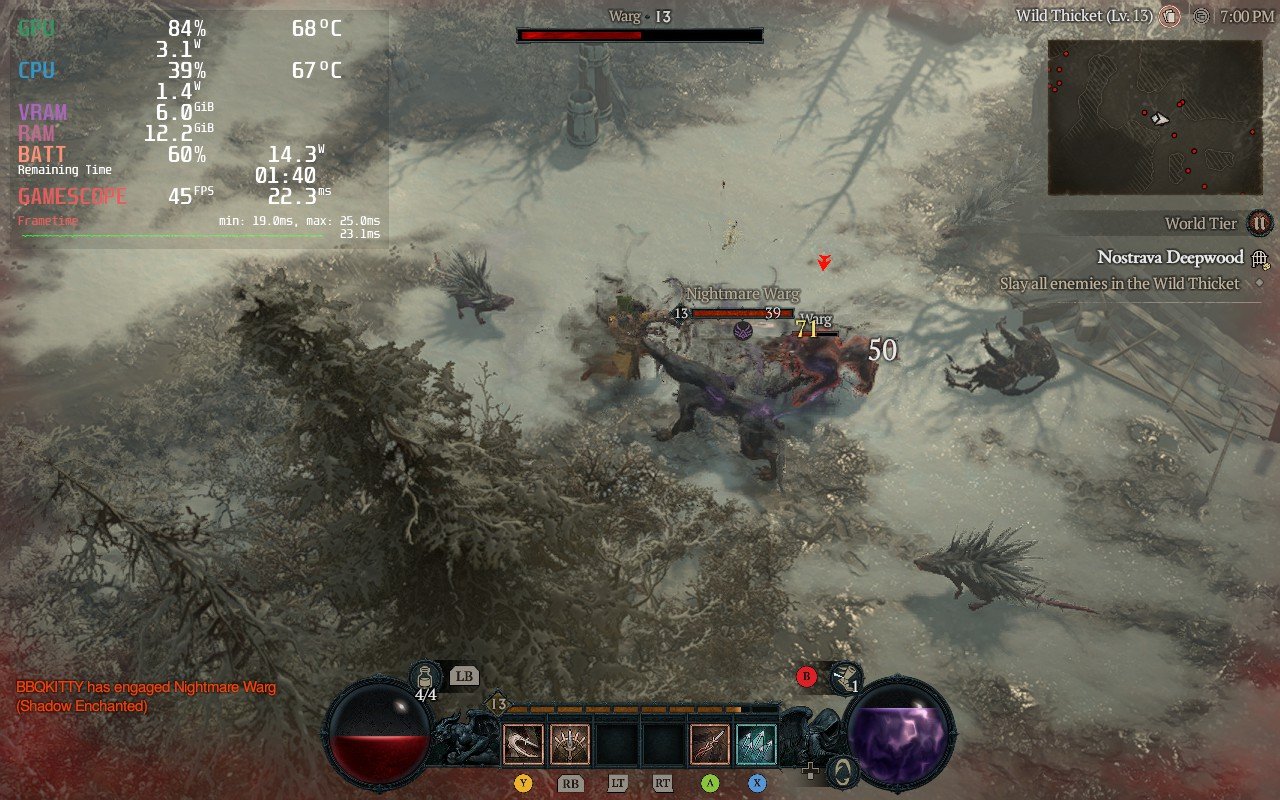Select the GAMESCOPE overlay label
The width and height of the screenshot is (1280, 800).
tap(71, 196)
